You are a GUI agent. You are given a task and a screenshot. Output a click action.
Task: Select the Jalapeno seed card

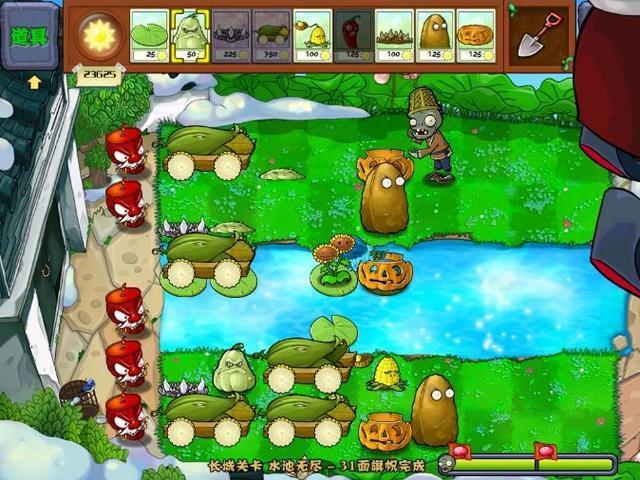(x=353, y=36)
